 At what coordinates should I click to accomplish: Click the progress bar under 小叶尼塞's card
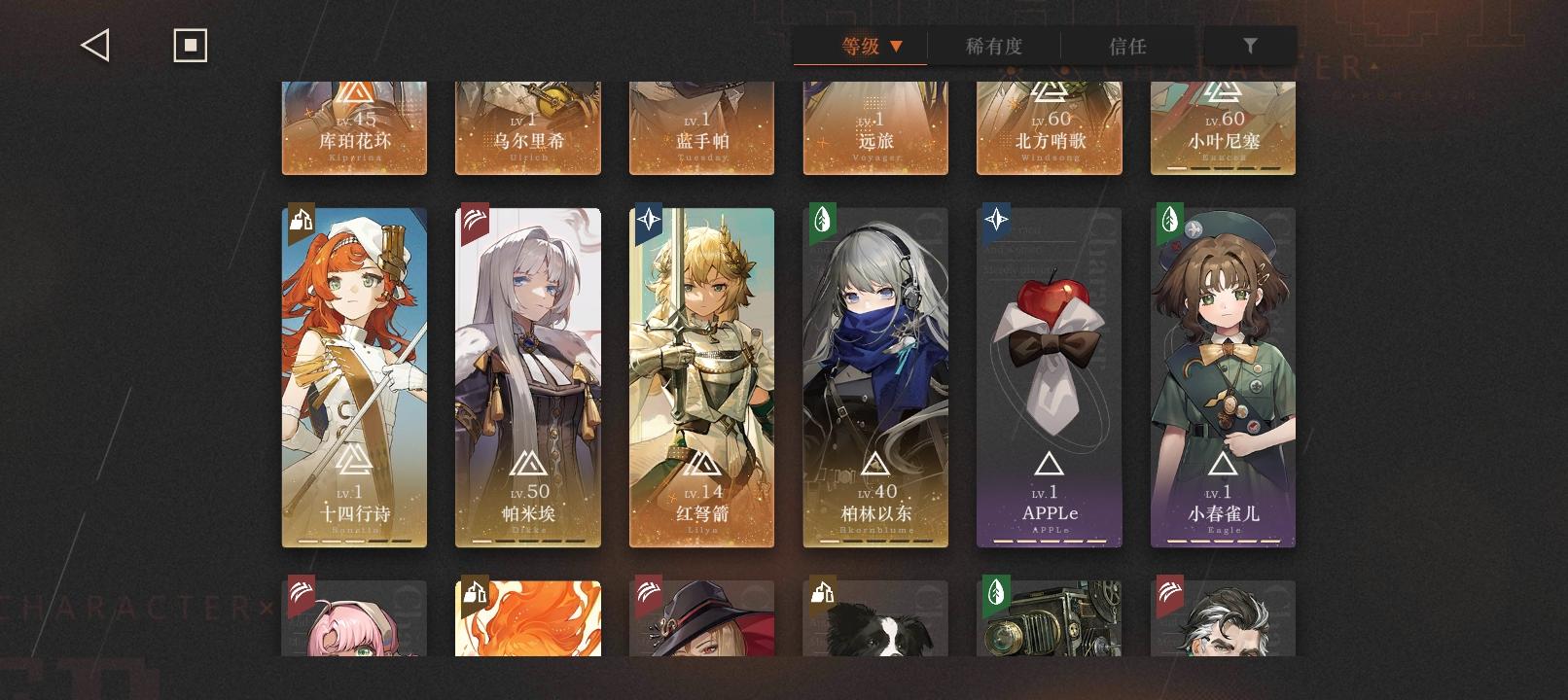click(1223, 167)
